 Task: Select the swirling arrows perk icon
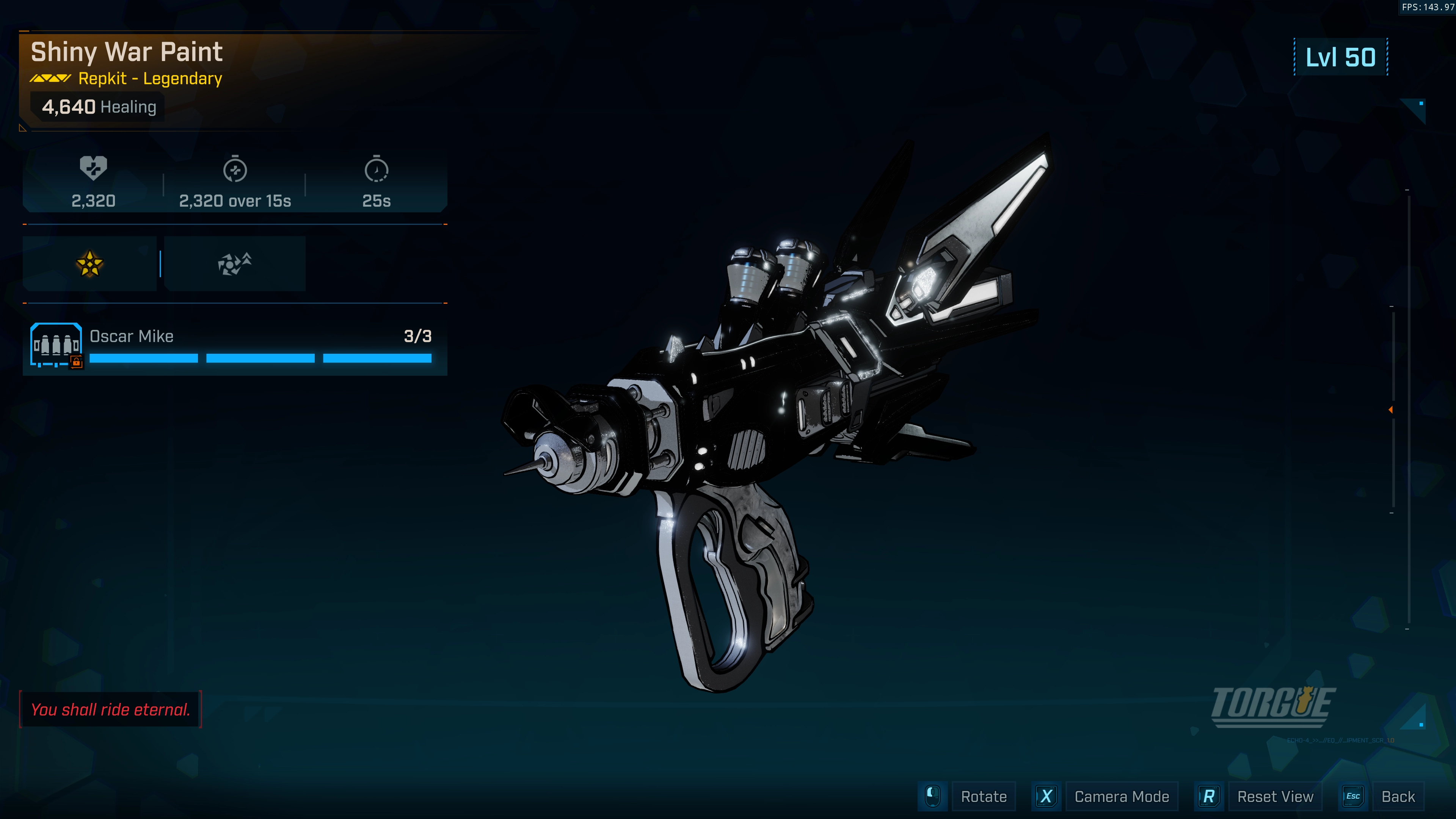pos(235,264)
